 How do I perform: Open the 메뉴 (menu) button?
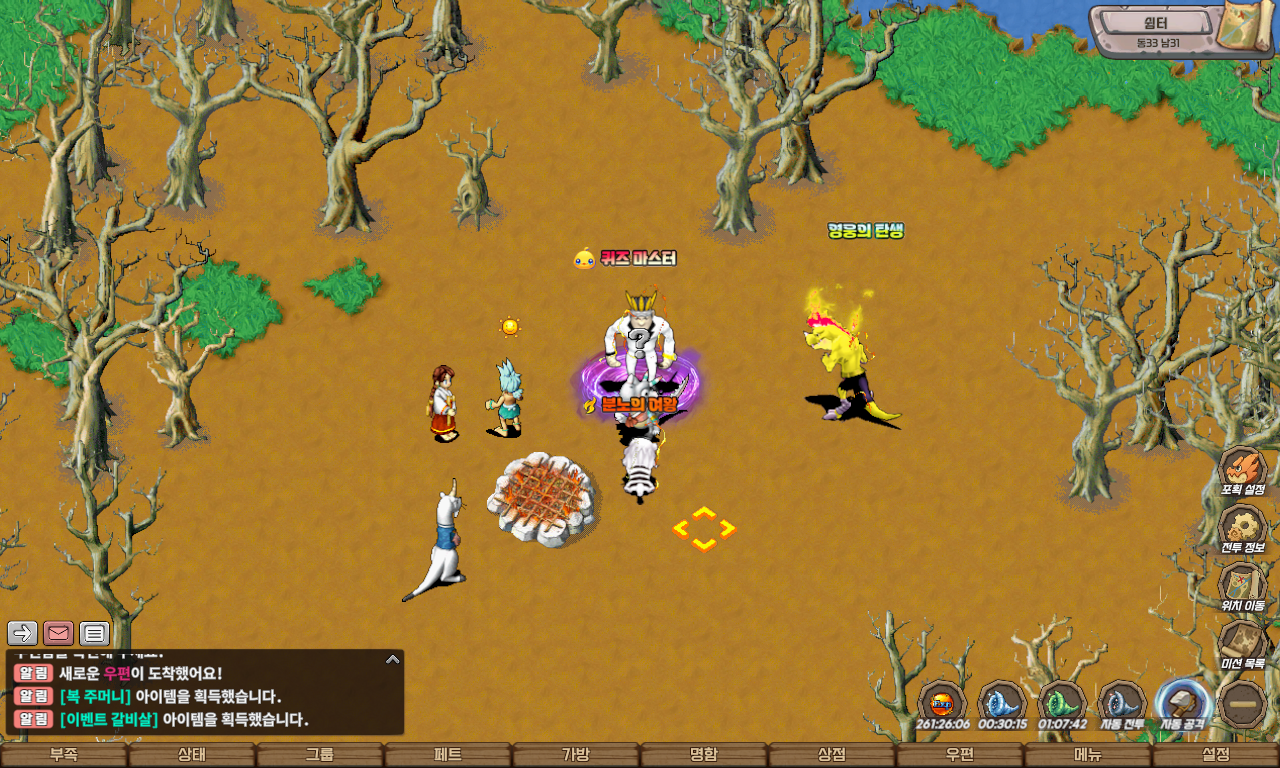1088,755
